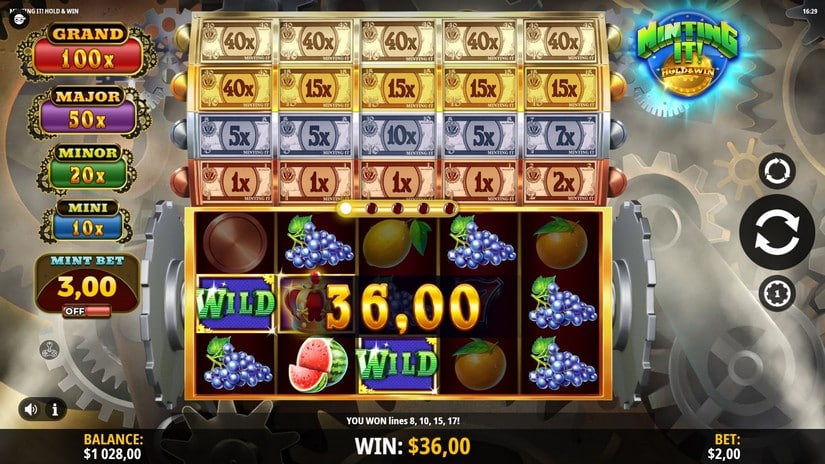Image resolution: width=825 pixels, height=464 pixels.
Task: Open autoplay with the small circular-arrows button
Action: (777, 171)
